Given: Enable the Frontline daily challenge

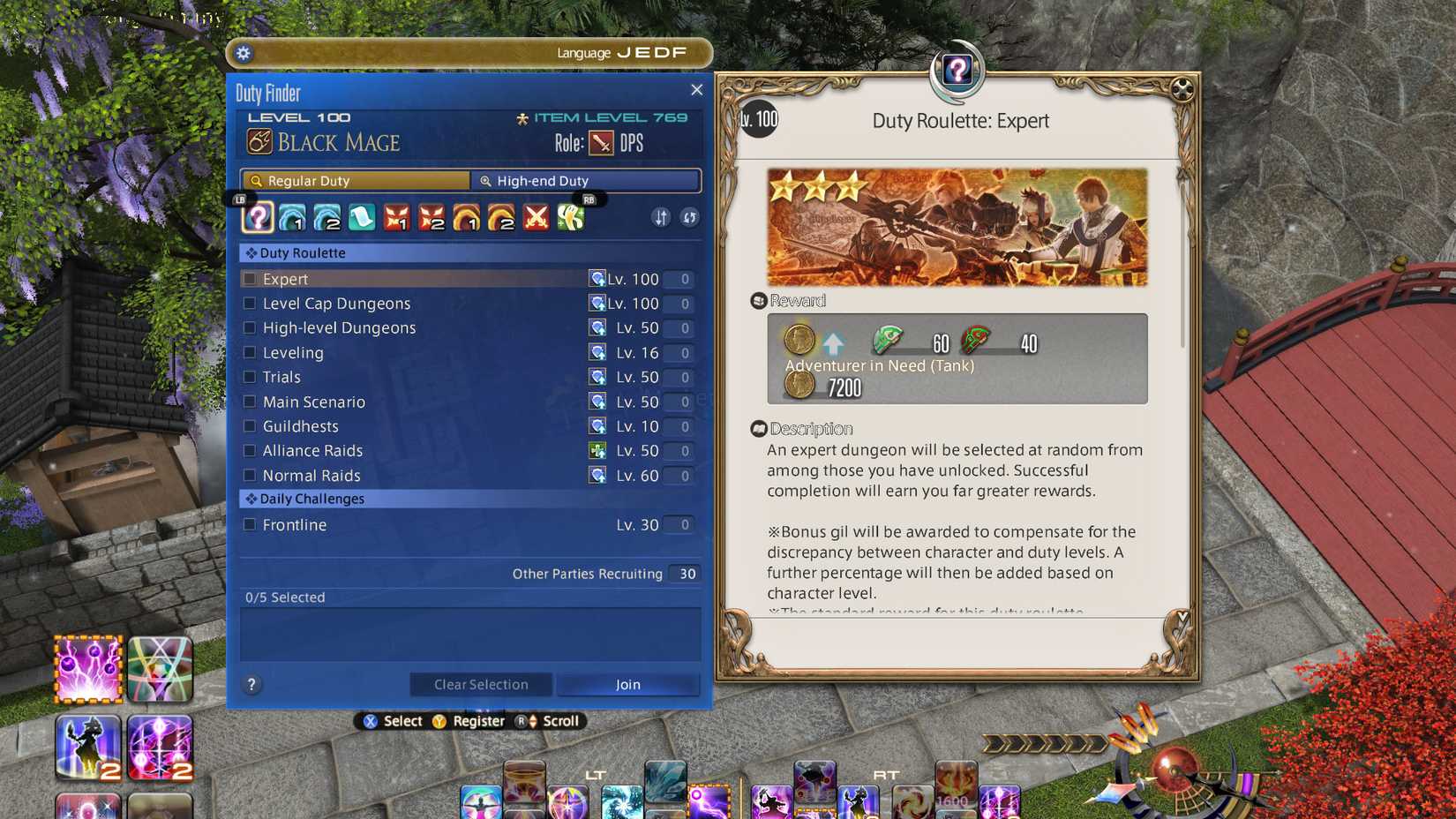Looking at the screenshot, I should (x=249, y=524).
